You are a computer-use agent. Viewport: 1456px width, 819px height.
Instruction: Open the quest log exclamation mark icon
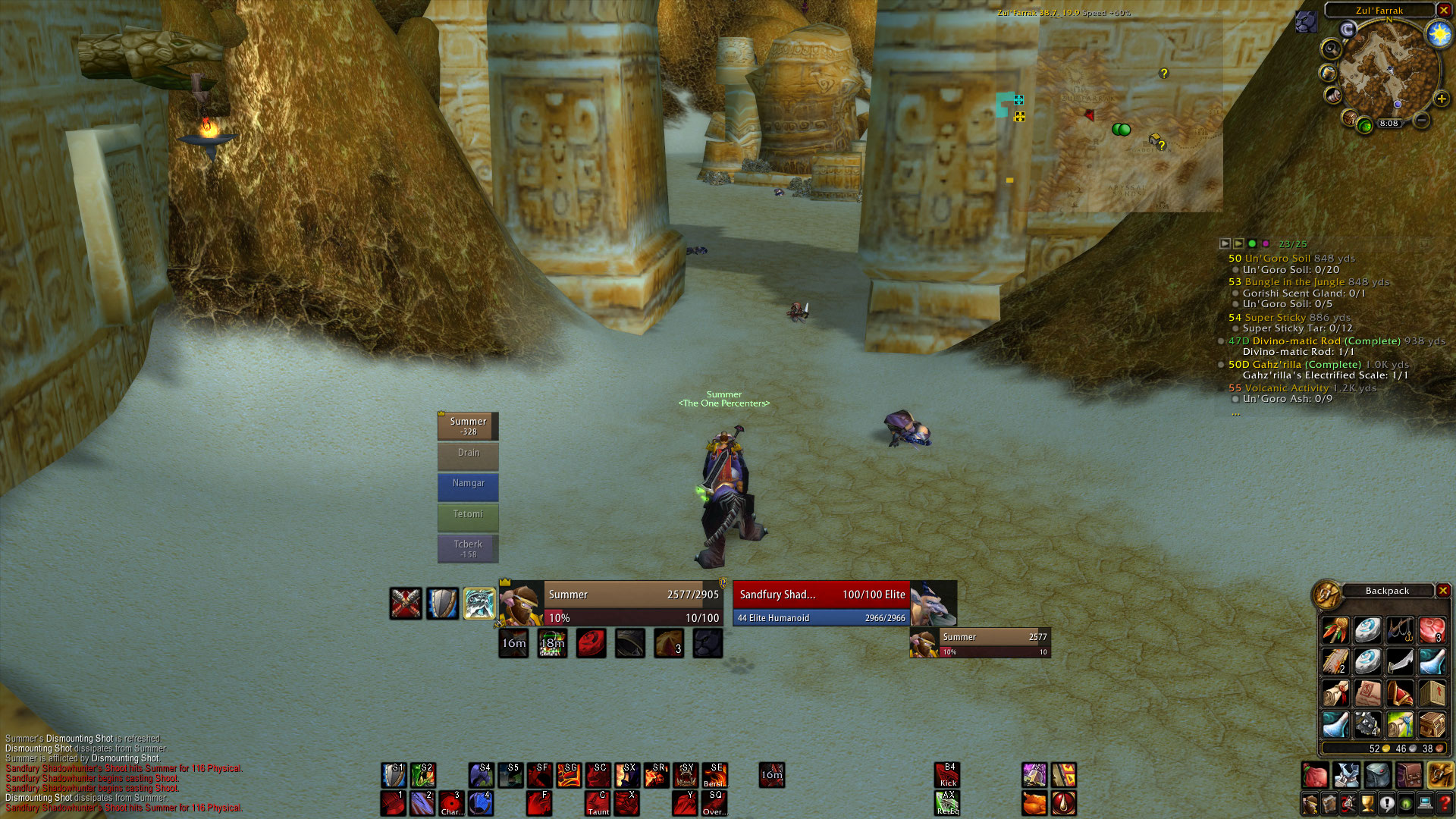1388,804
